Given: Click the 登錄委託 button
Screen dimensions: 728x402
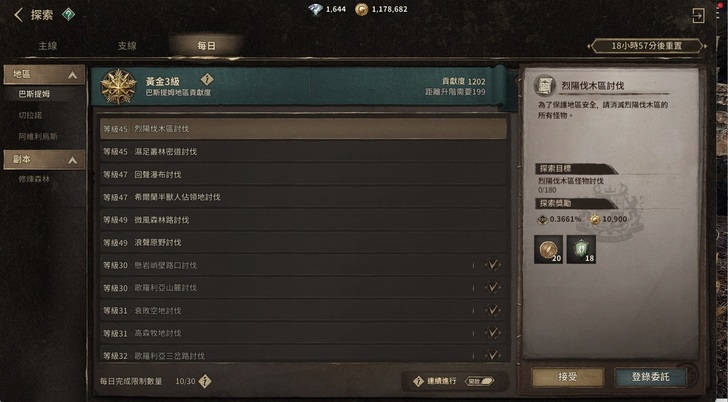Looking at the screenshot, I should tap(657, 377).
